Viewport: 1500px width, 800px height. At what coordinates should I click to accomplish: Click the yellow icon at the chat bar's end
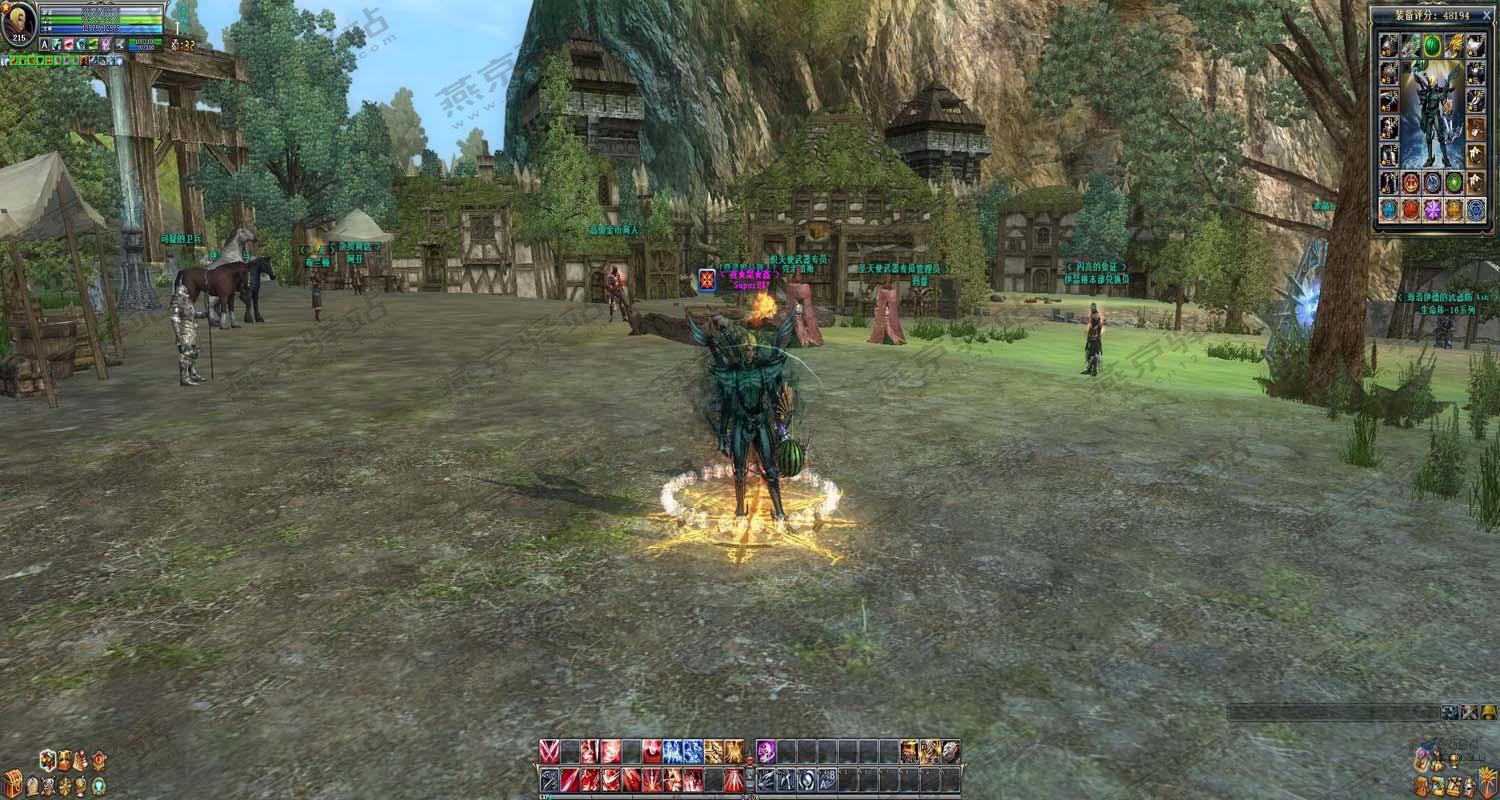pyautogui.click(x=1489, y=712)
